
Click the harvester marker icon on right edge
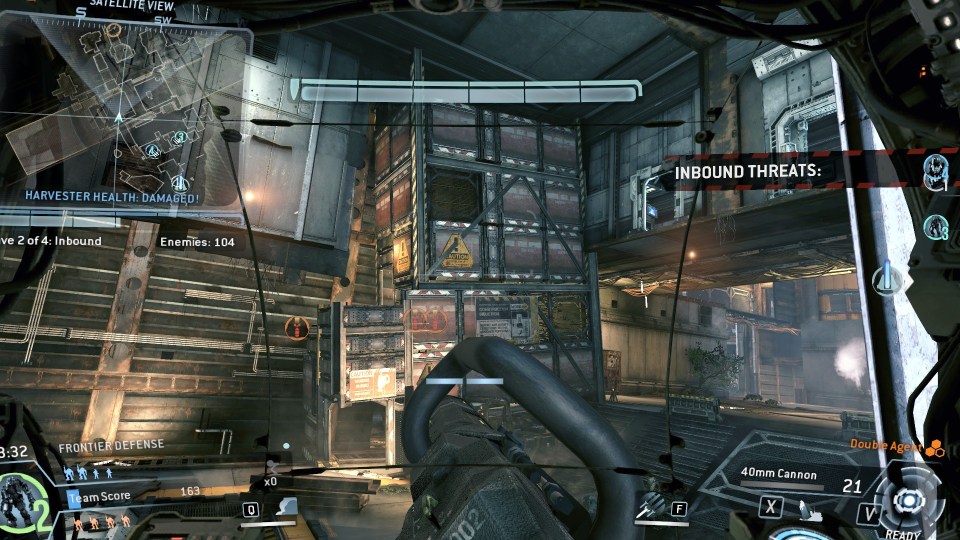pyautogui.click(x=885, y=279)
